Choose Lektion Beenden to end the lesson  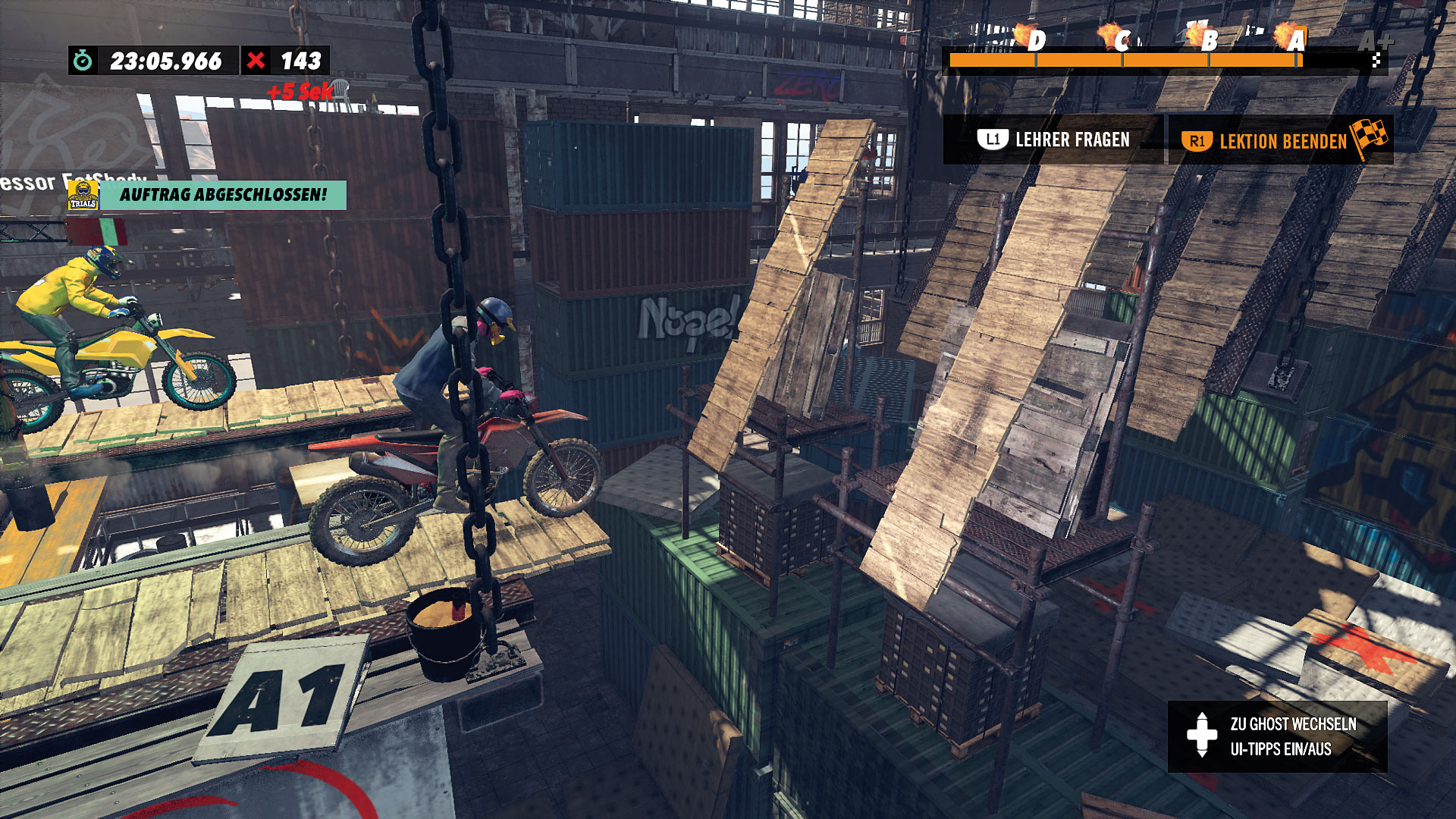pos(1280,141)
